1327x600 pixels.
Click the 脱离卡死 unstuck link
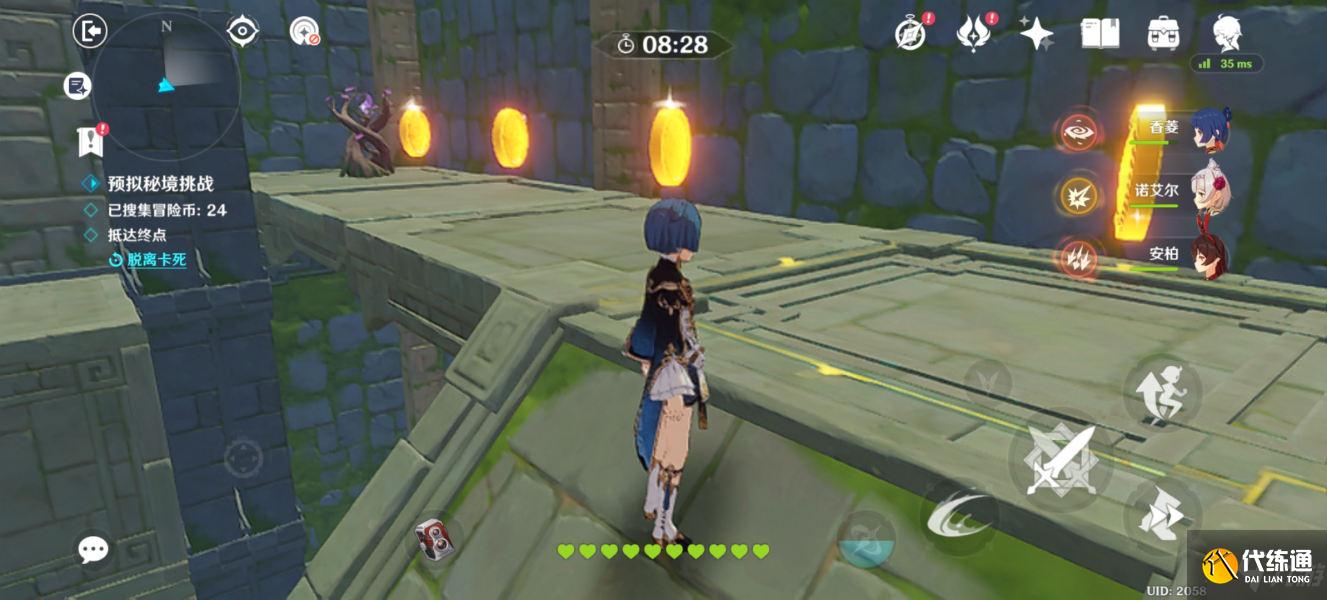pyautogui.click(x=156, y=260)
